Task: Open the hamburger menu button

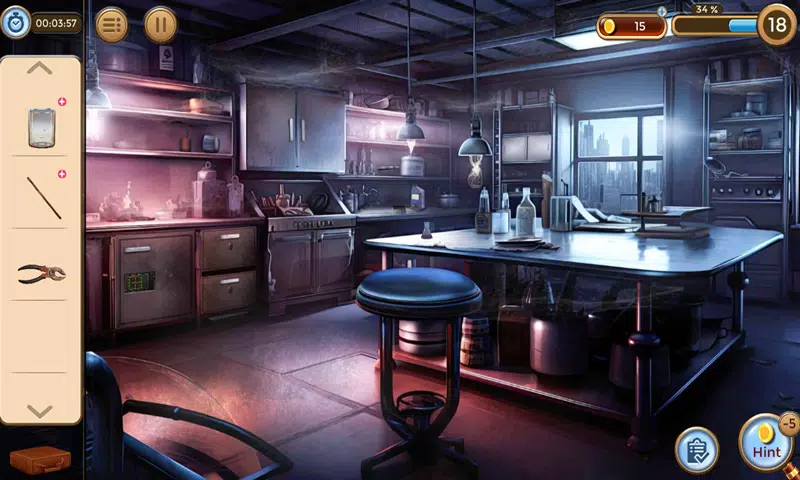Action: 111,24
